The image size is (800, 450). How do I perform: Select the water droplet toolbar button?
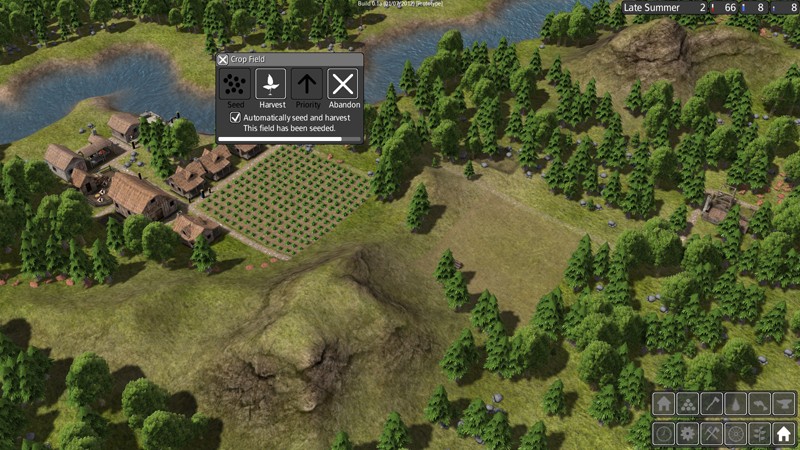point(736,404)
